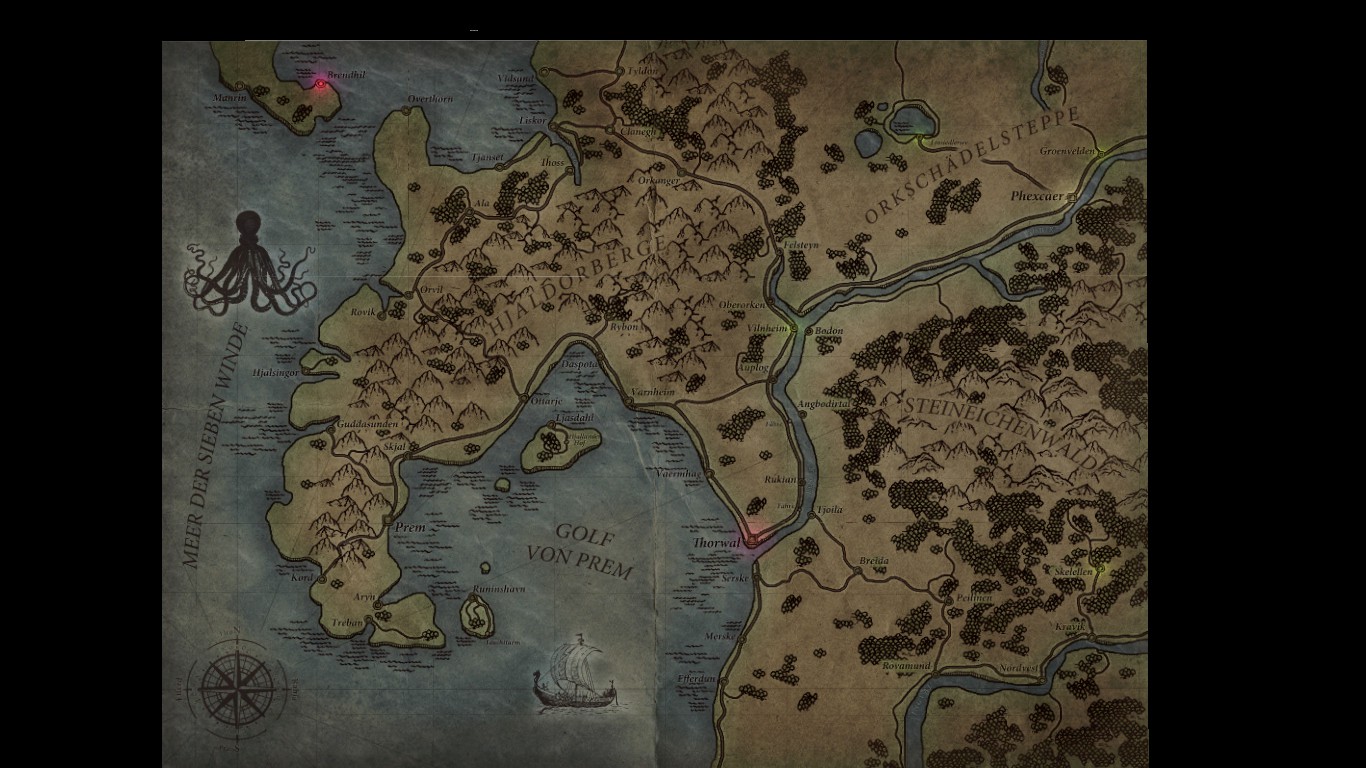
Task: Choose the Prem town marker
Action: pyautogui.click(x=387, y=520)
